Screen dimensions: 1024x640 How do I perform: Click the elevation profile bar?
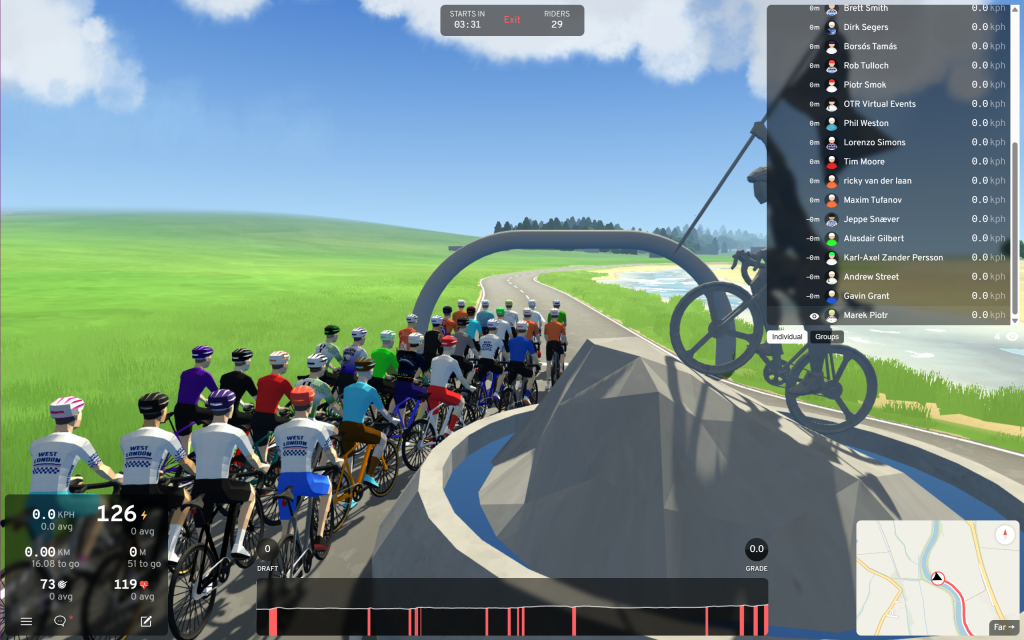click(512, 607)
